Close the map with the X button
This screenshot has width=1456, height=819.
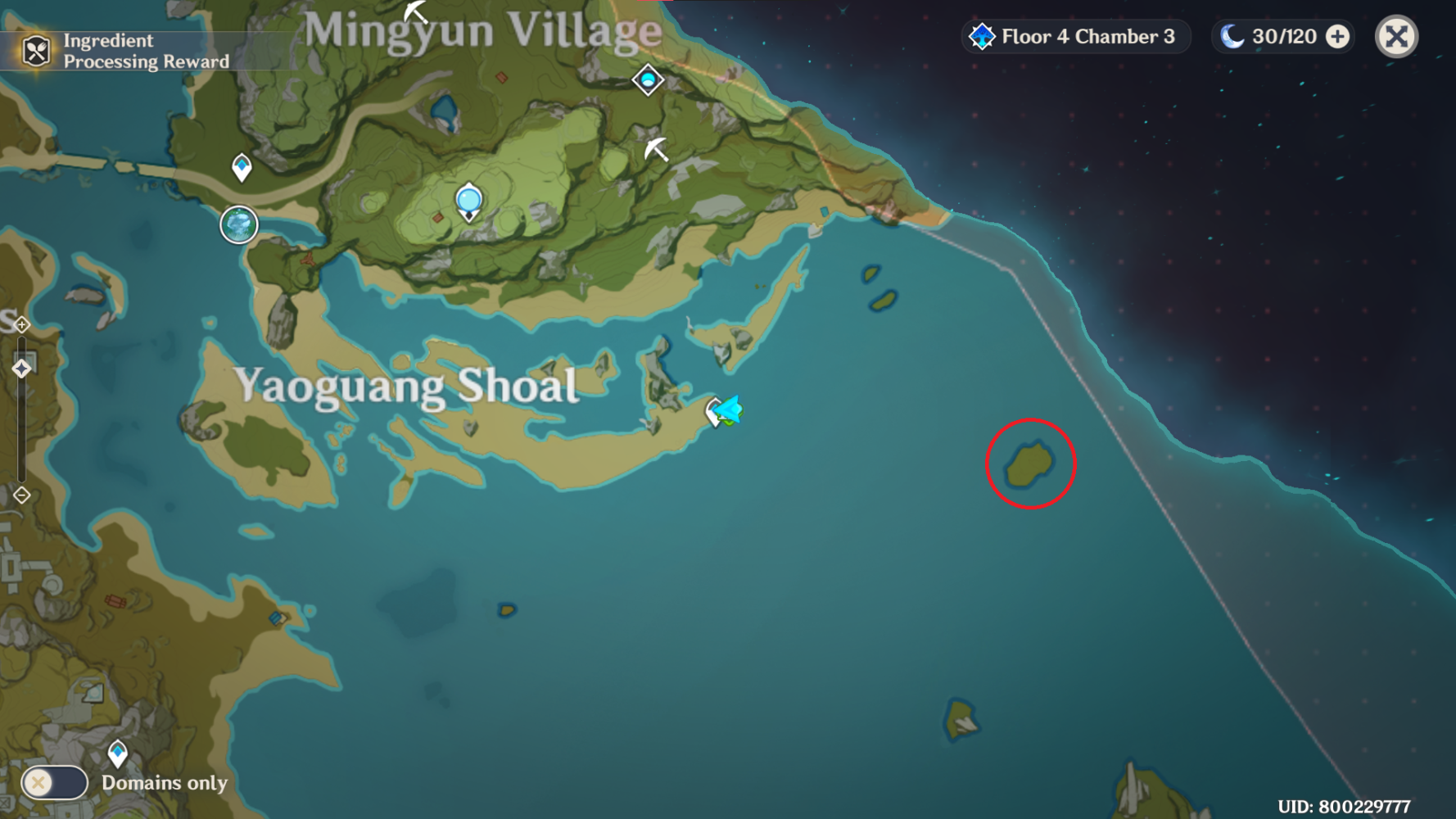coord(1396,36)
